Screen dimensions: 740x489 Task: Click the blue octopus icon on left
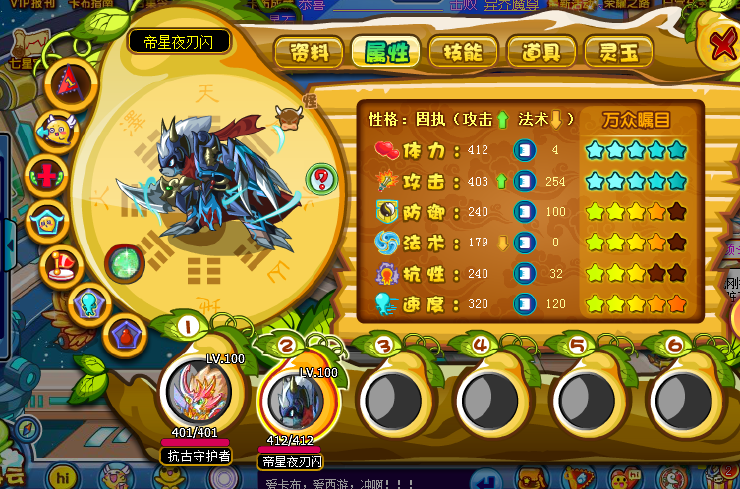click(x=89, y=304)
